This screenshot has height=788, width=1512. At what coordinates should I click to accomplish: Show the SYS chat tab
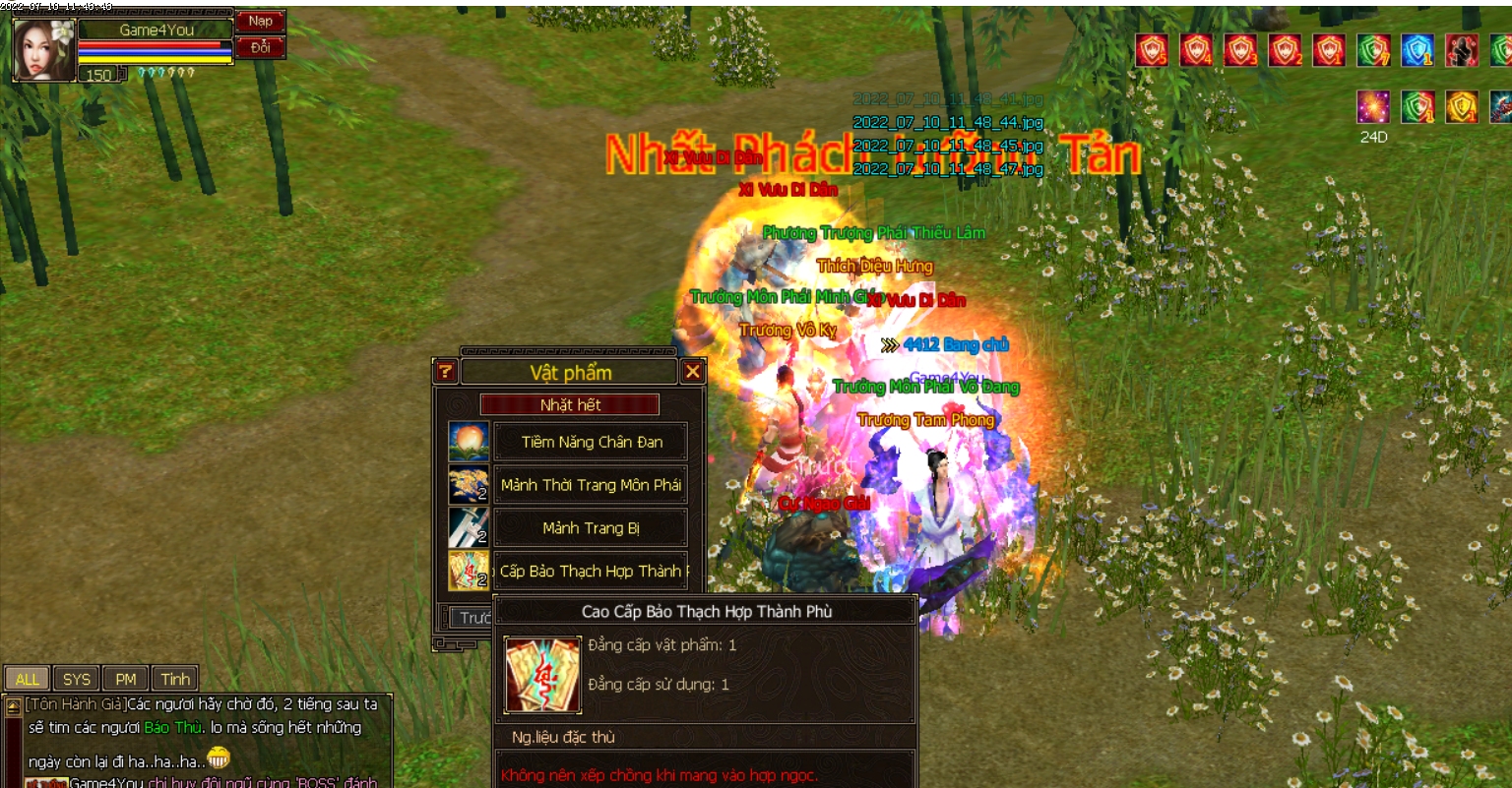pos(77,679)
